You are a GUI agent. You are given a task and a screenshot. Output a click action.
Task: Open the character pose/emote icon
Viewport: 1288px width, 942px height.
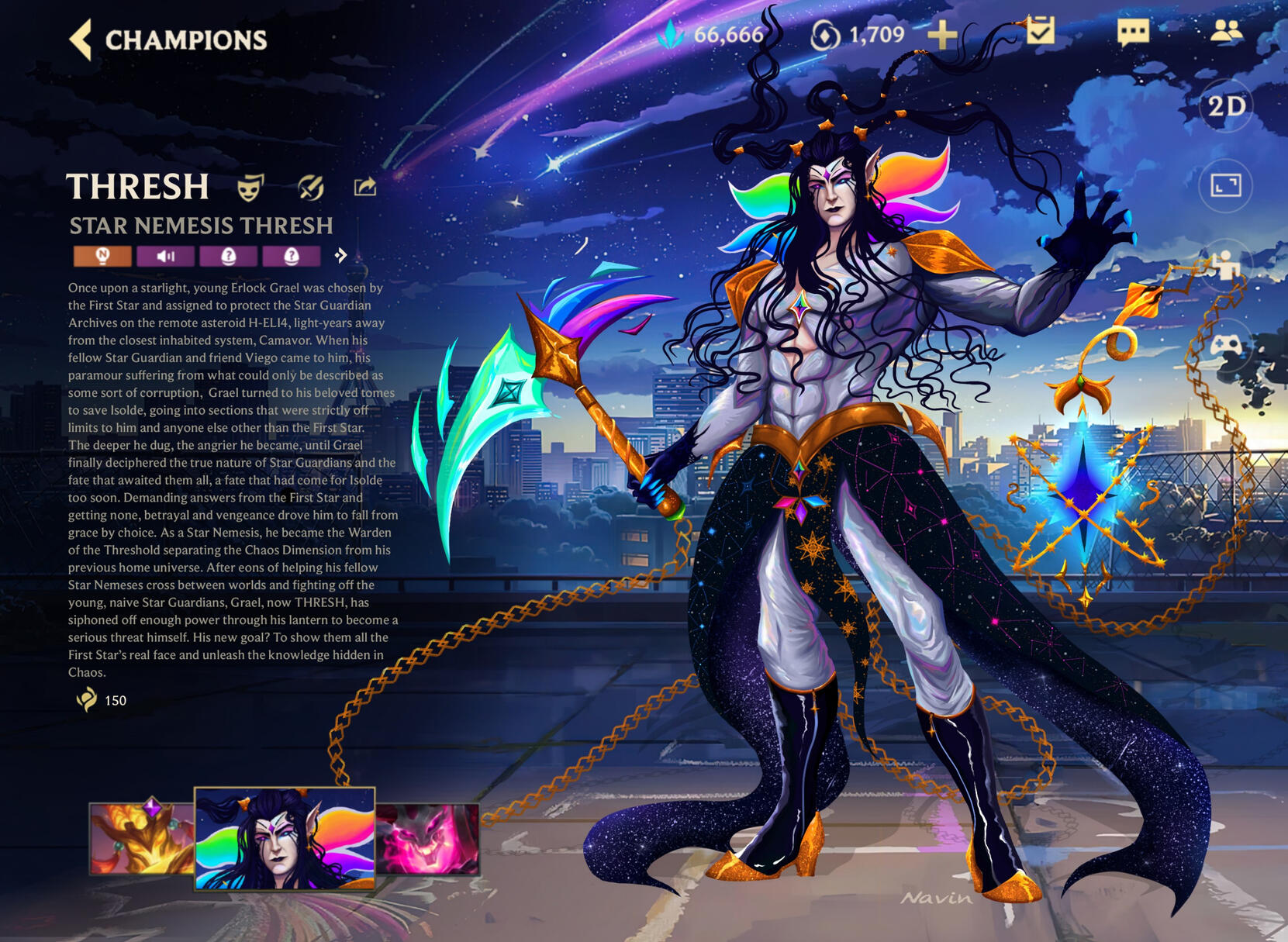[1226, 264]
